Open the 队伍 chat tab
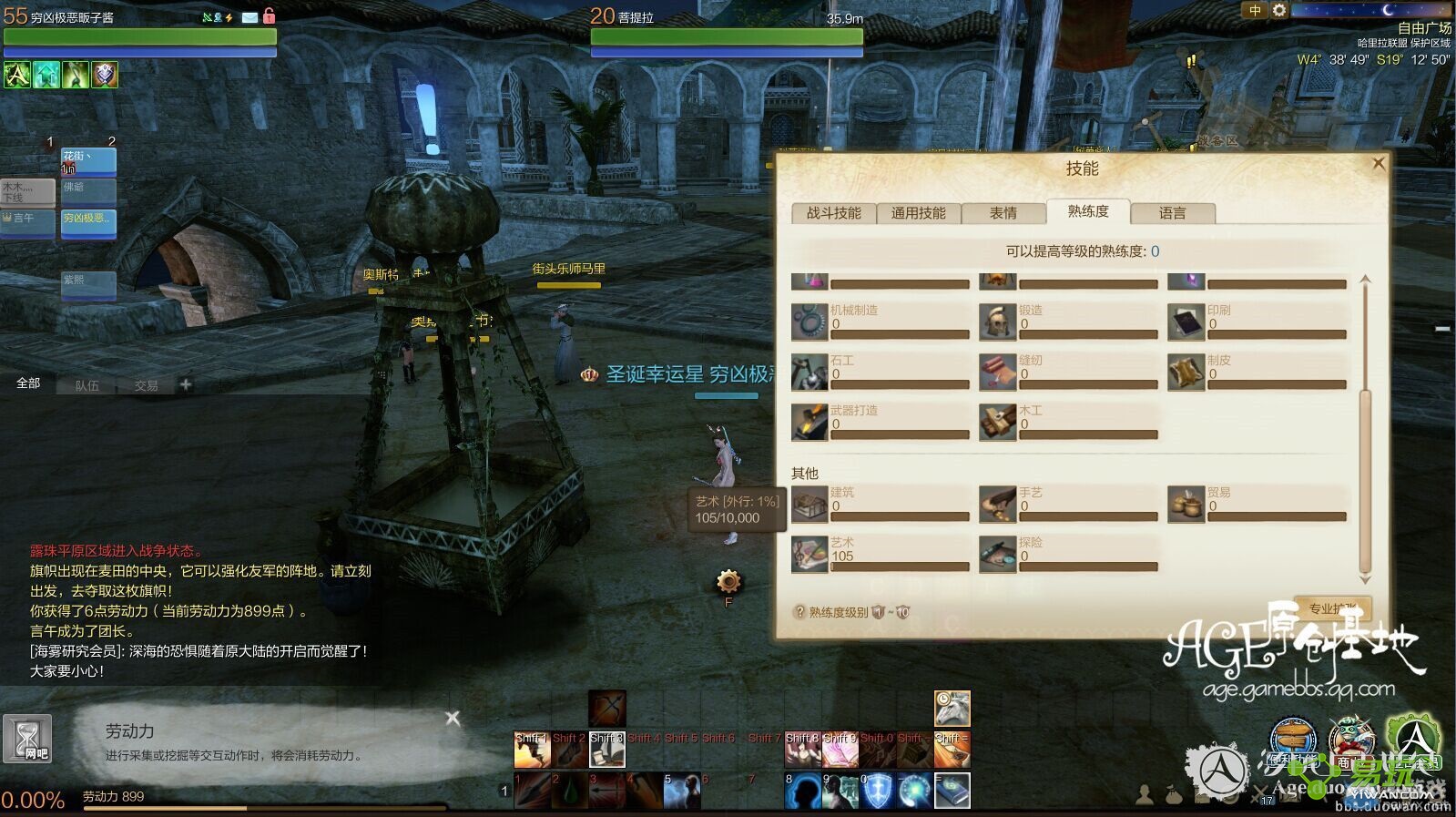 [x=87, y=385]
